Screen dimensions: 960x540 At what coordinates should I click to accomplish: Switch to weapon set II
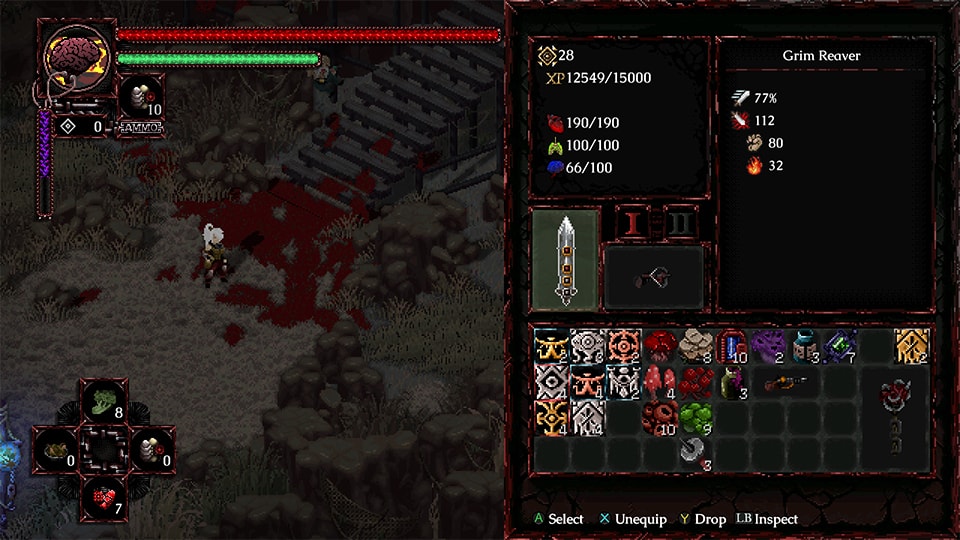681,222
